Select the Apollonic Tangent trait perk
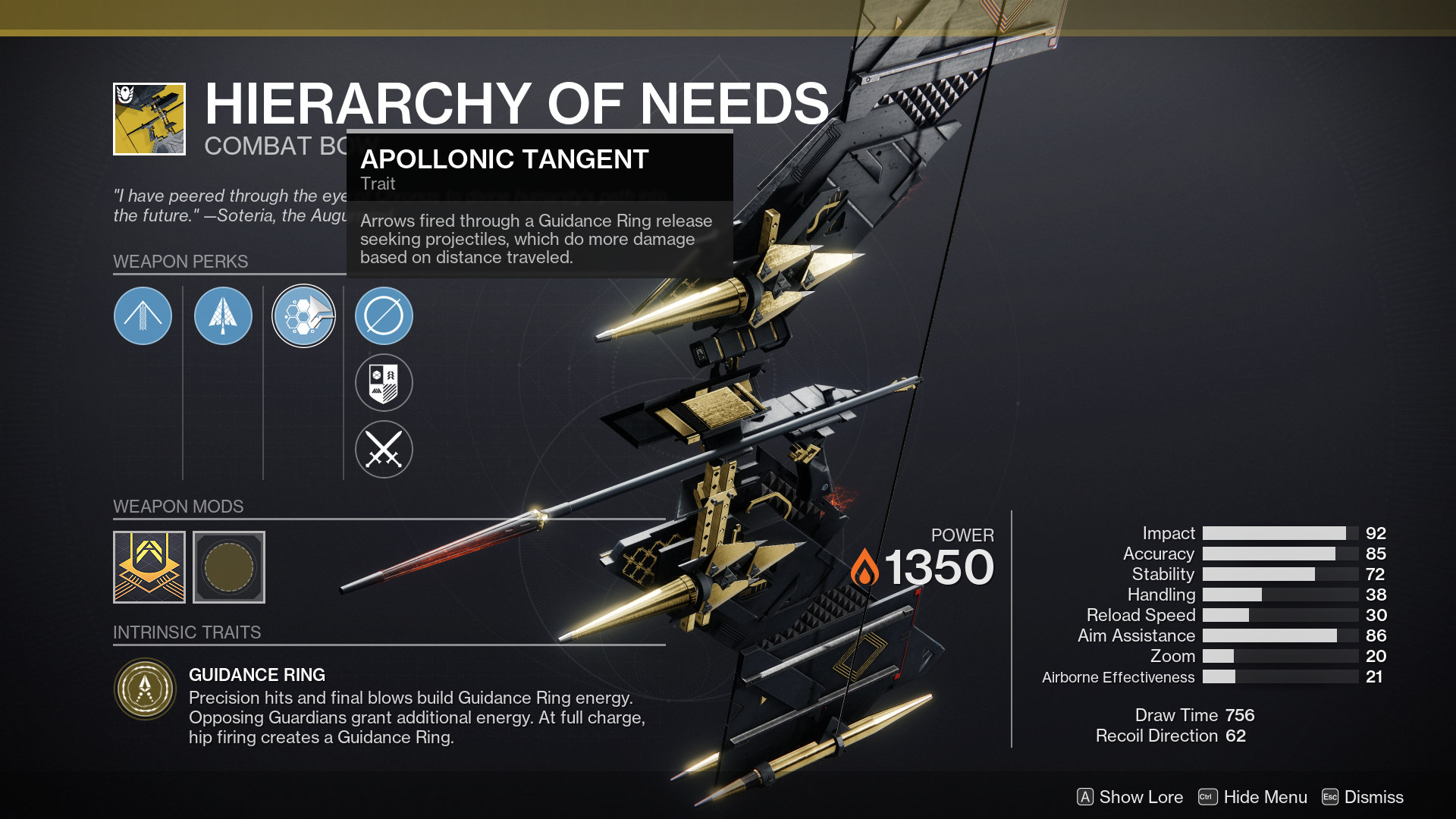The height and width of the screenshot is (819, 1456). tap(303, 316)
